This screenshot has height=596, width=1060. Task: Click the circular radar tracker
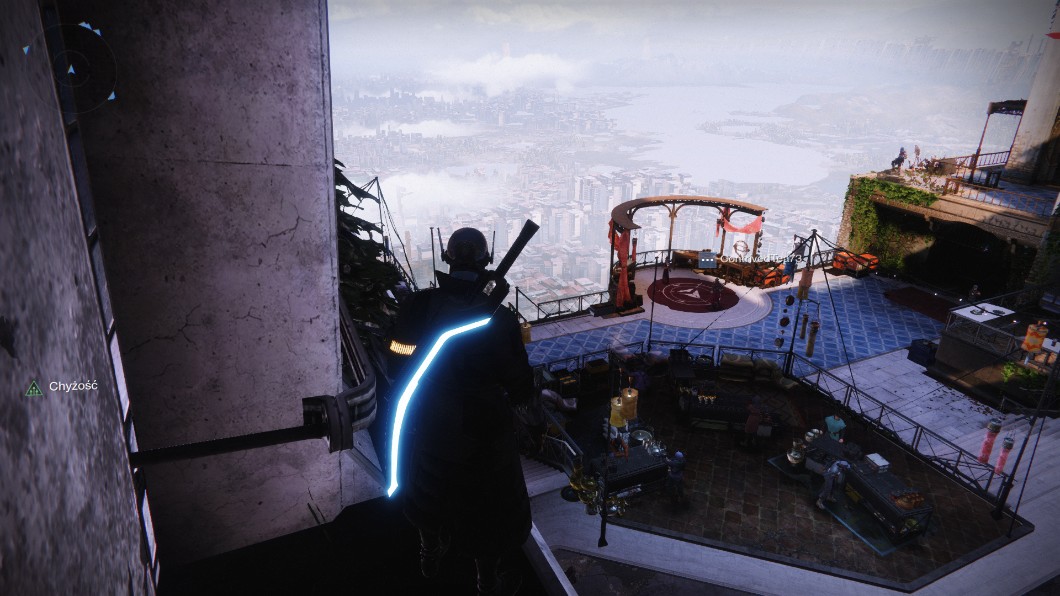coord(72,68)
